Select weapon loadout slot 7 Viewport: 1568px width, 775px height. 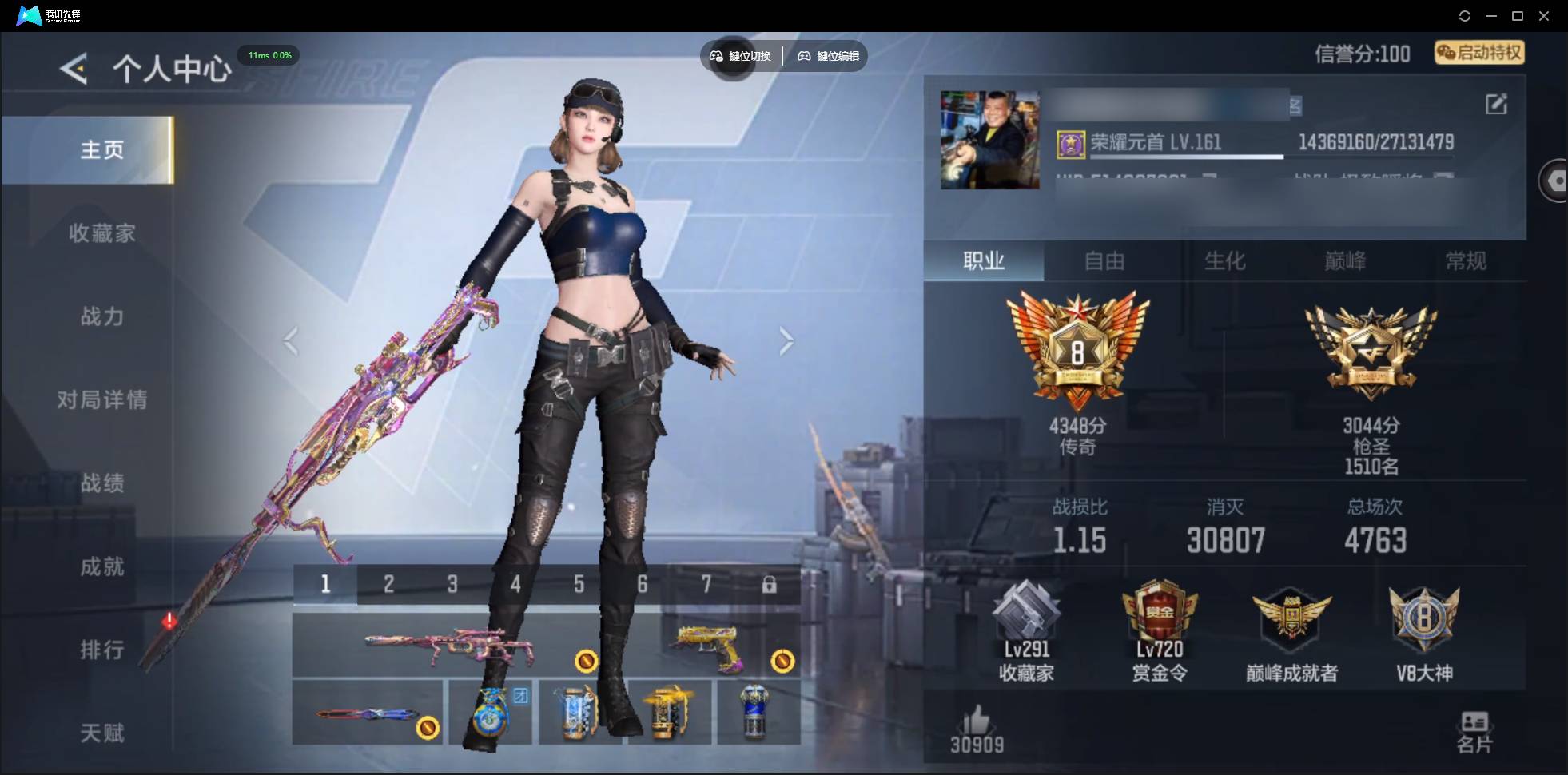tap(706, 584)
